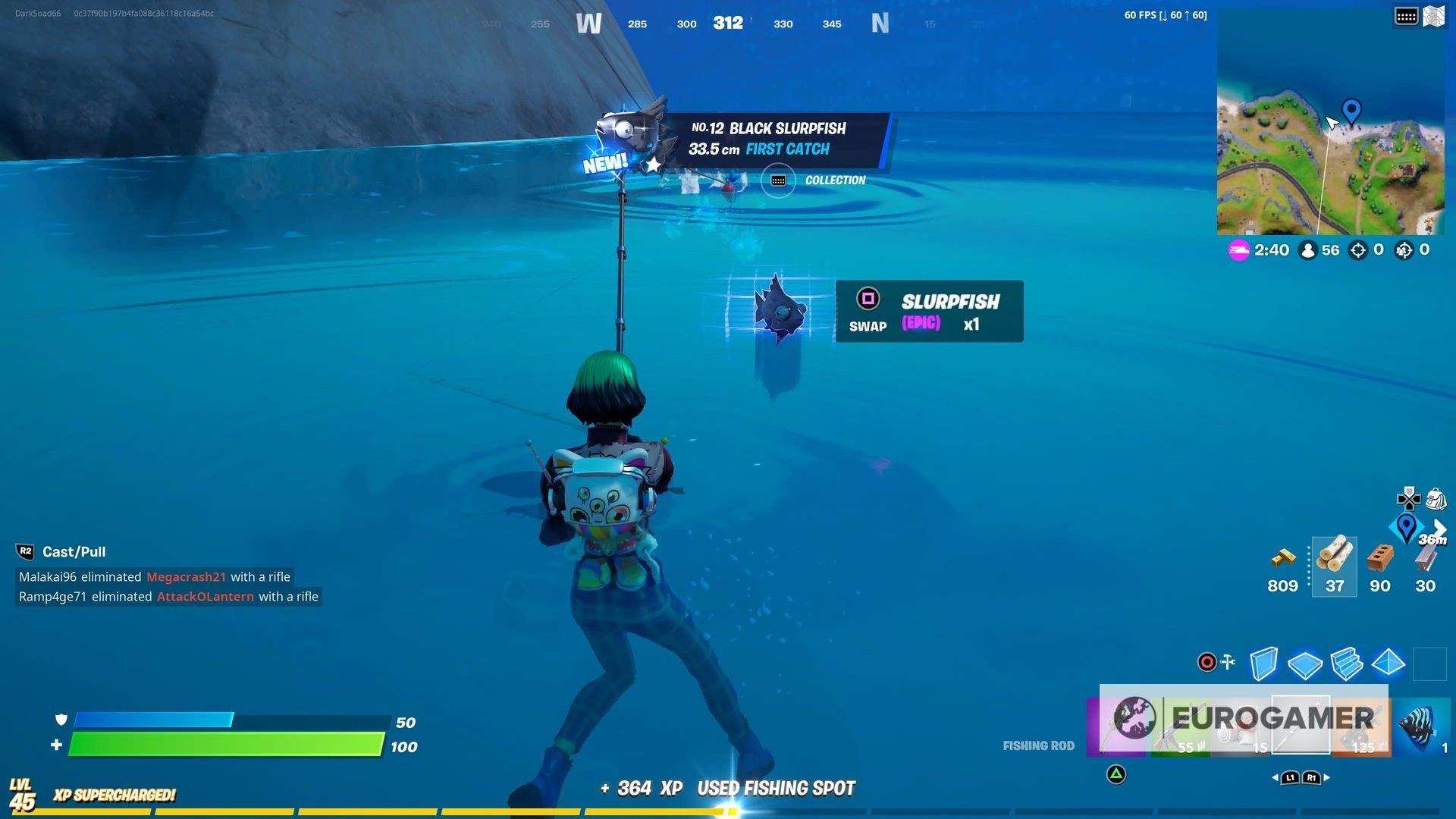Select the wall build piece
Screen dimensions: 1456x819
click(x=1263, y=664)
